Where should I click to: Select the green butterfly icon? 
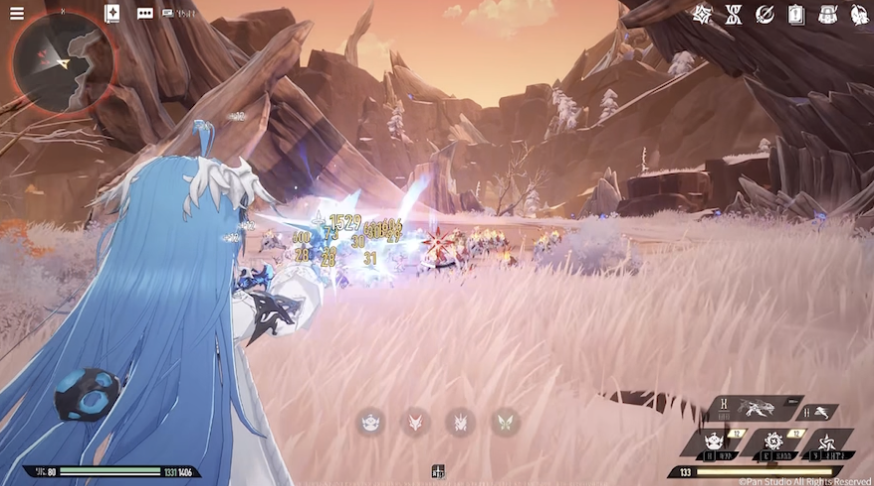[x=505, y=422]
